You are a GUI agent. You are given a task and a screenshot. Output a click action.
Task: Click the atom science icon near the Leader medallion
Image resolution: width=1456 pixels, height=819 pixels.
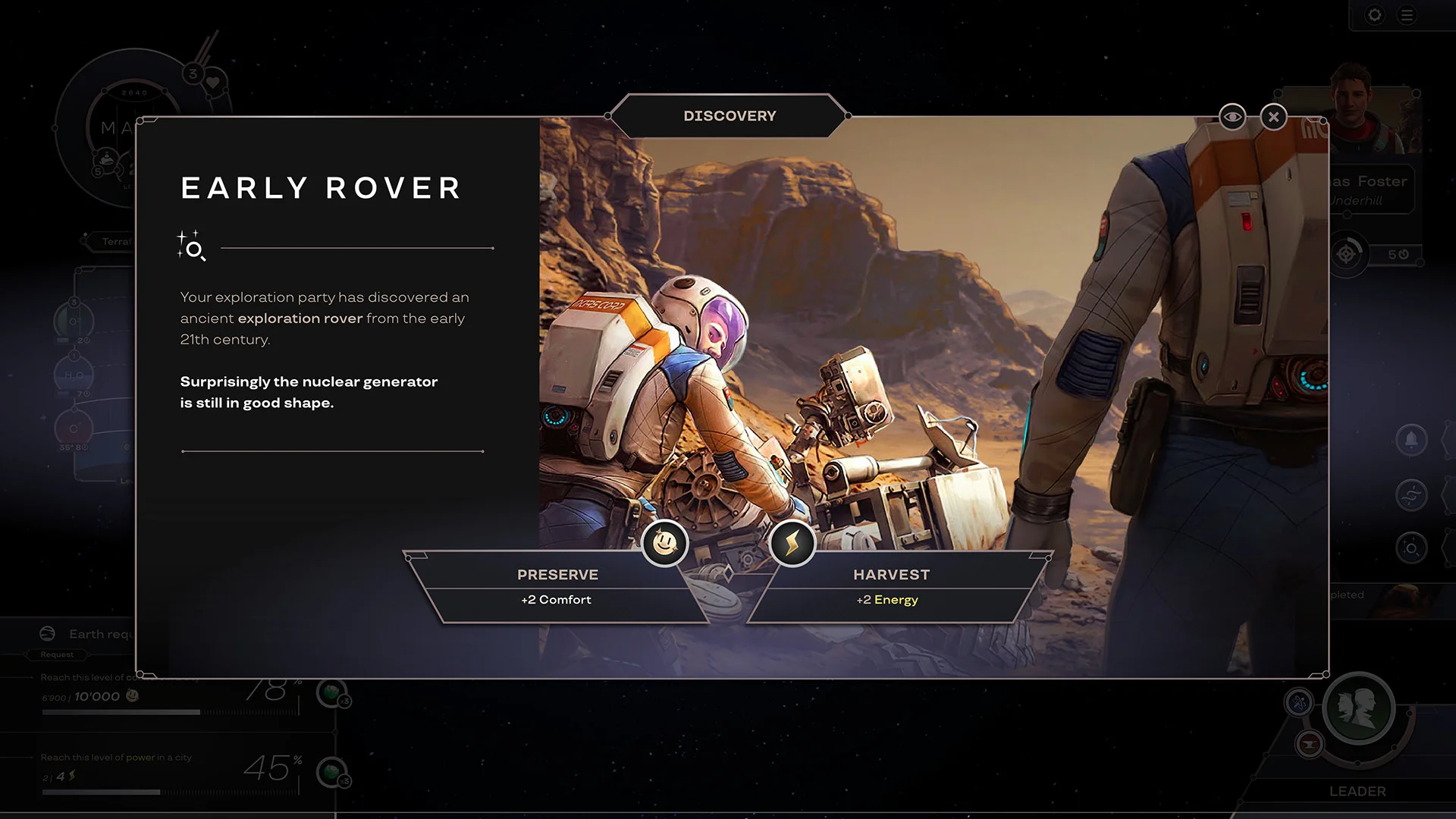(x=1299, y=704)
